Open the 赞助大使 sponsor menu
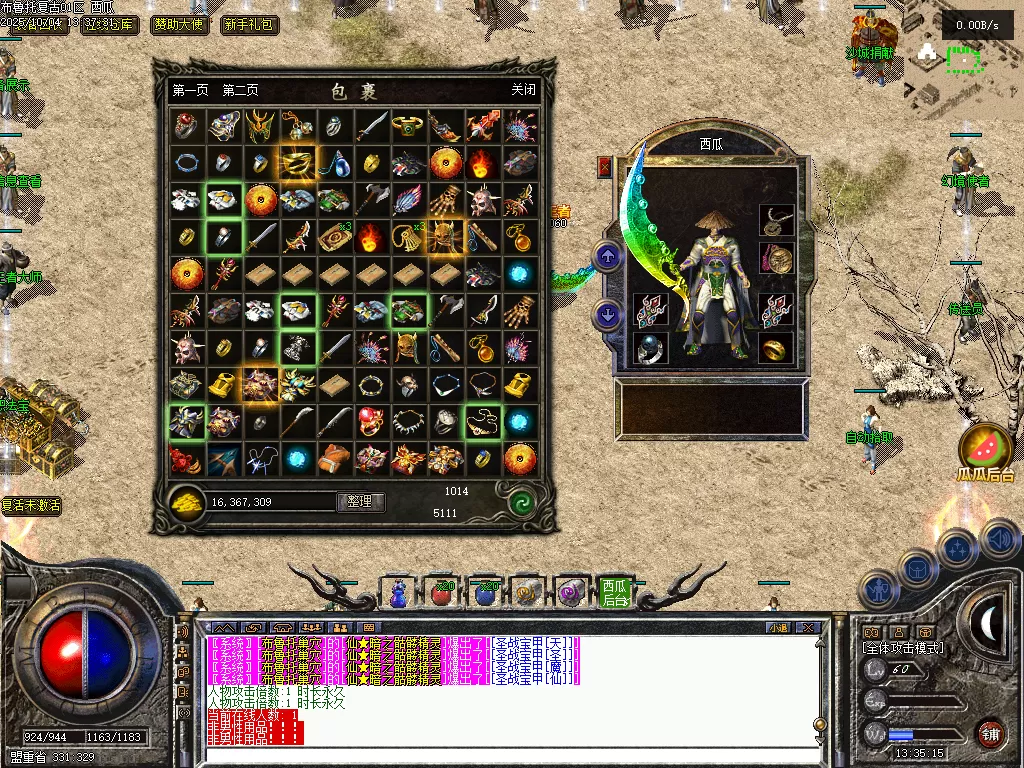1024x768 pixels. pyautogui.click(x=176, y=25)
